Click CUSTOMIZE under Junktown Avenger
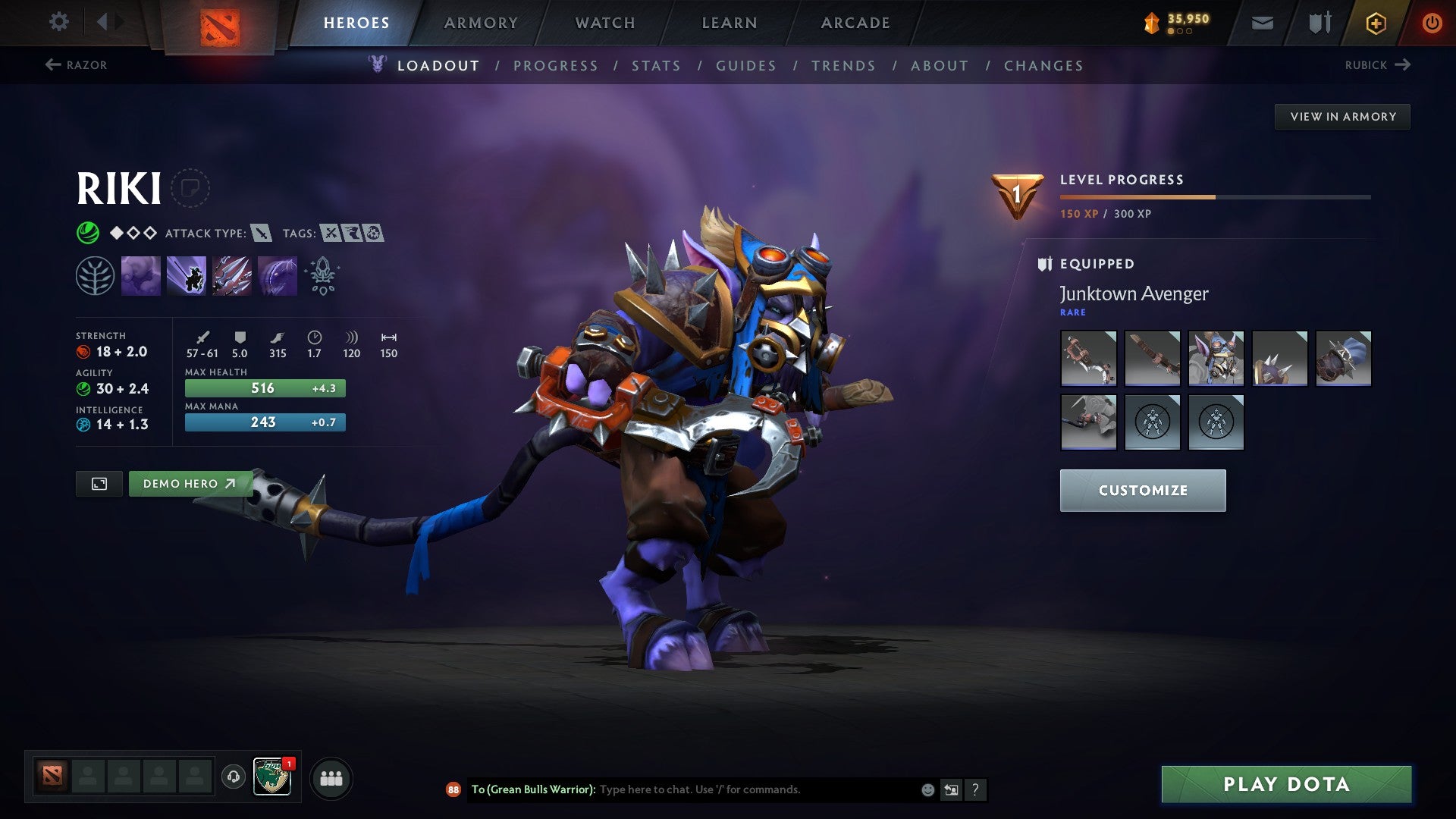The image size is (1456, 819). (x=1142, y=490)
